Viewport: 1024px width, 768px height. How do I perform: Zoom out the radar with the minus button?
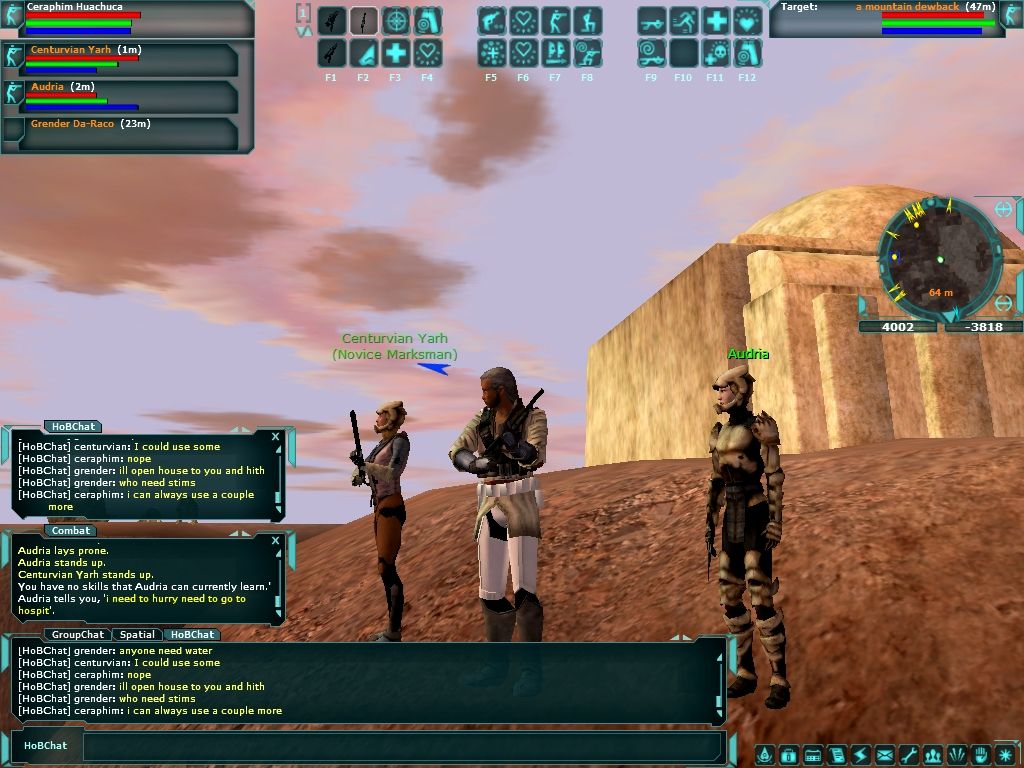click(x=1005, y=304)
